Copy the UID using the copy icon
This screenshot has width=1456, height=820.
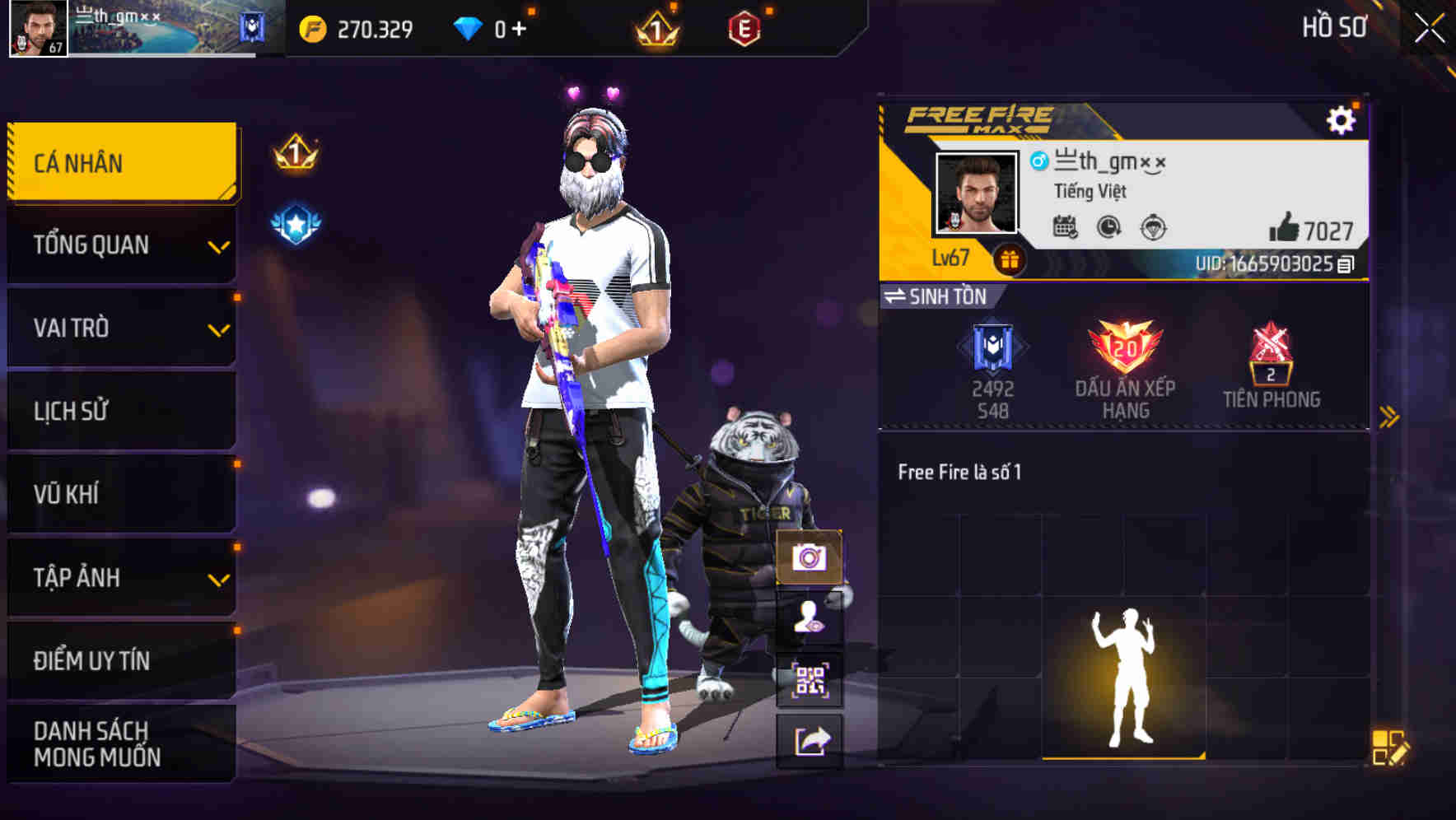tap(1347, 264)
